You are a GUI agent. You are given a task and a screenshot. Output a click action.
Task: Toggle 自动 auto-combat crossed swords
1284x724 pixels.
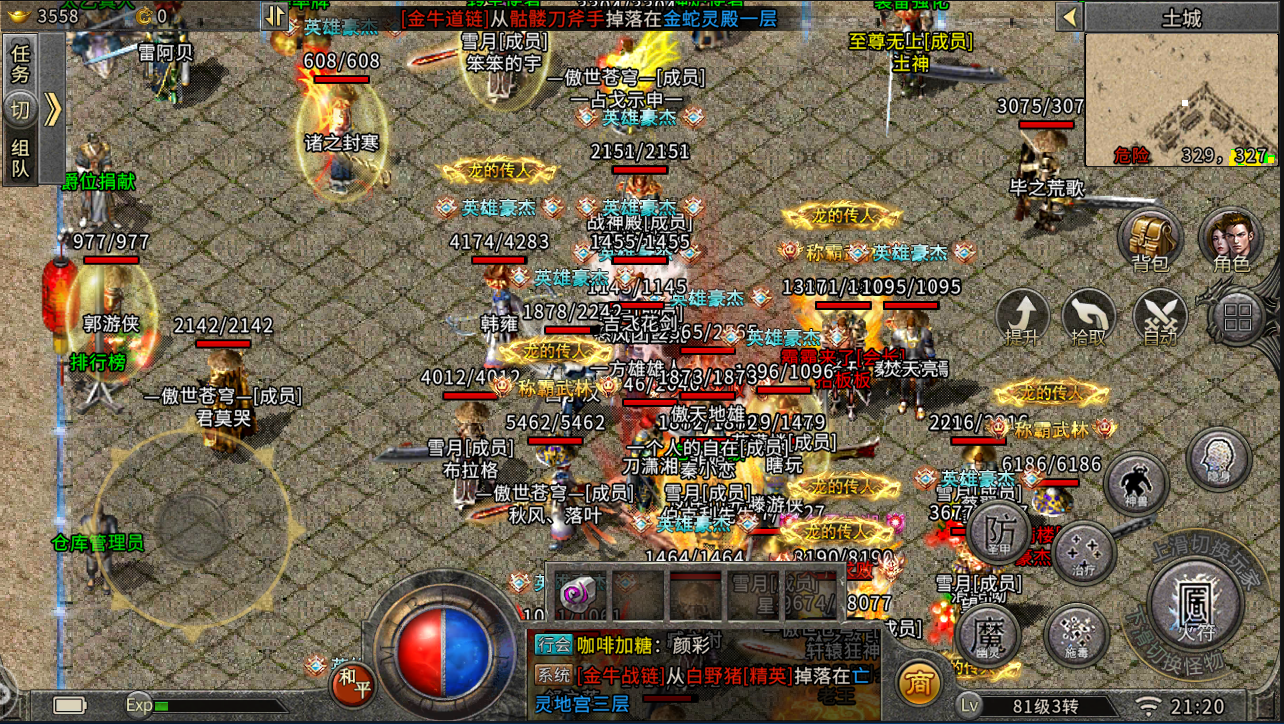[x=1160, y=319]
